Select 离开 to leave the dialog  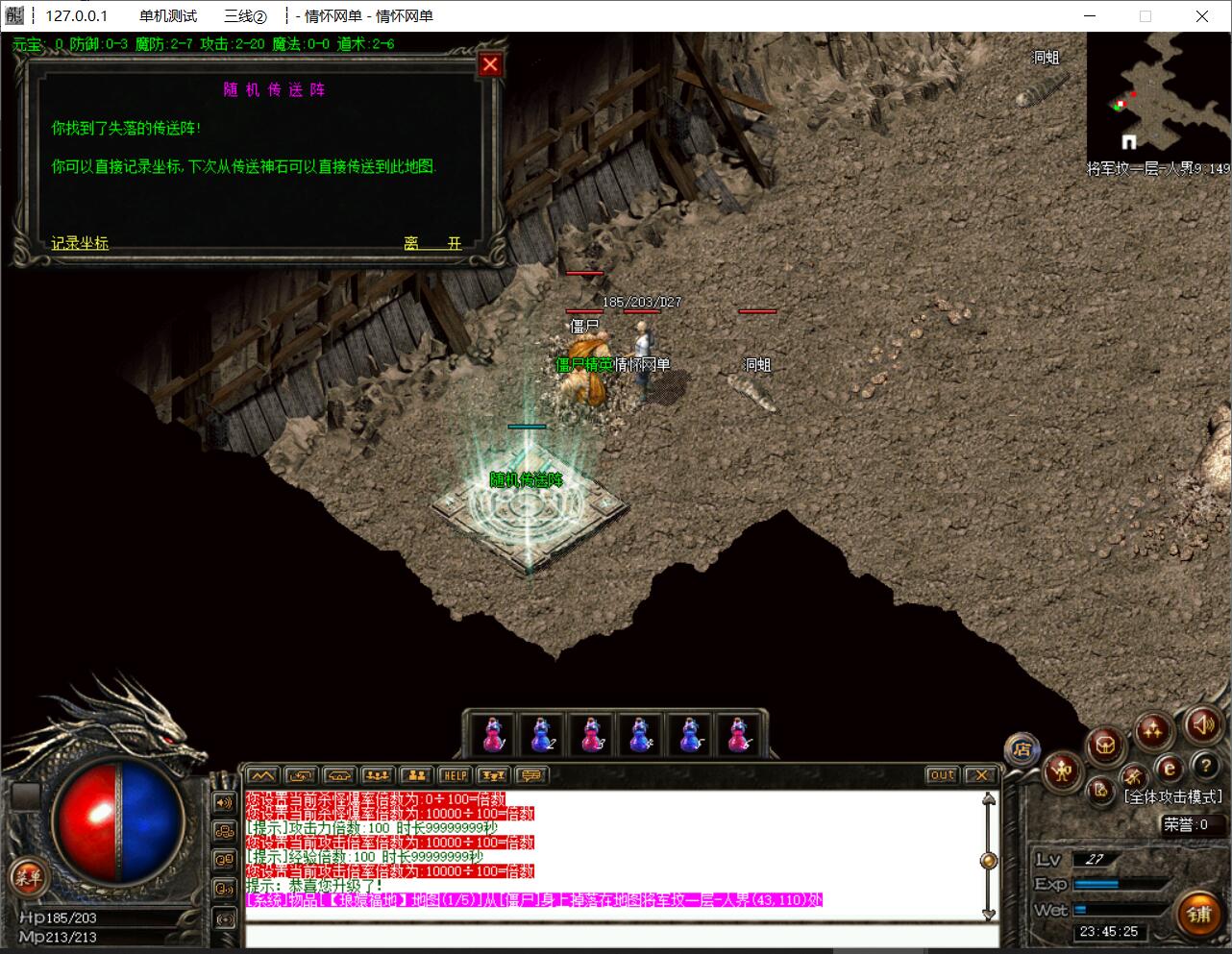click(x=432, y=243)
